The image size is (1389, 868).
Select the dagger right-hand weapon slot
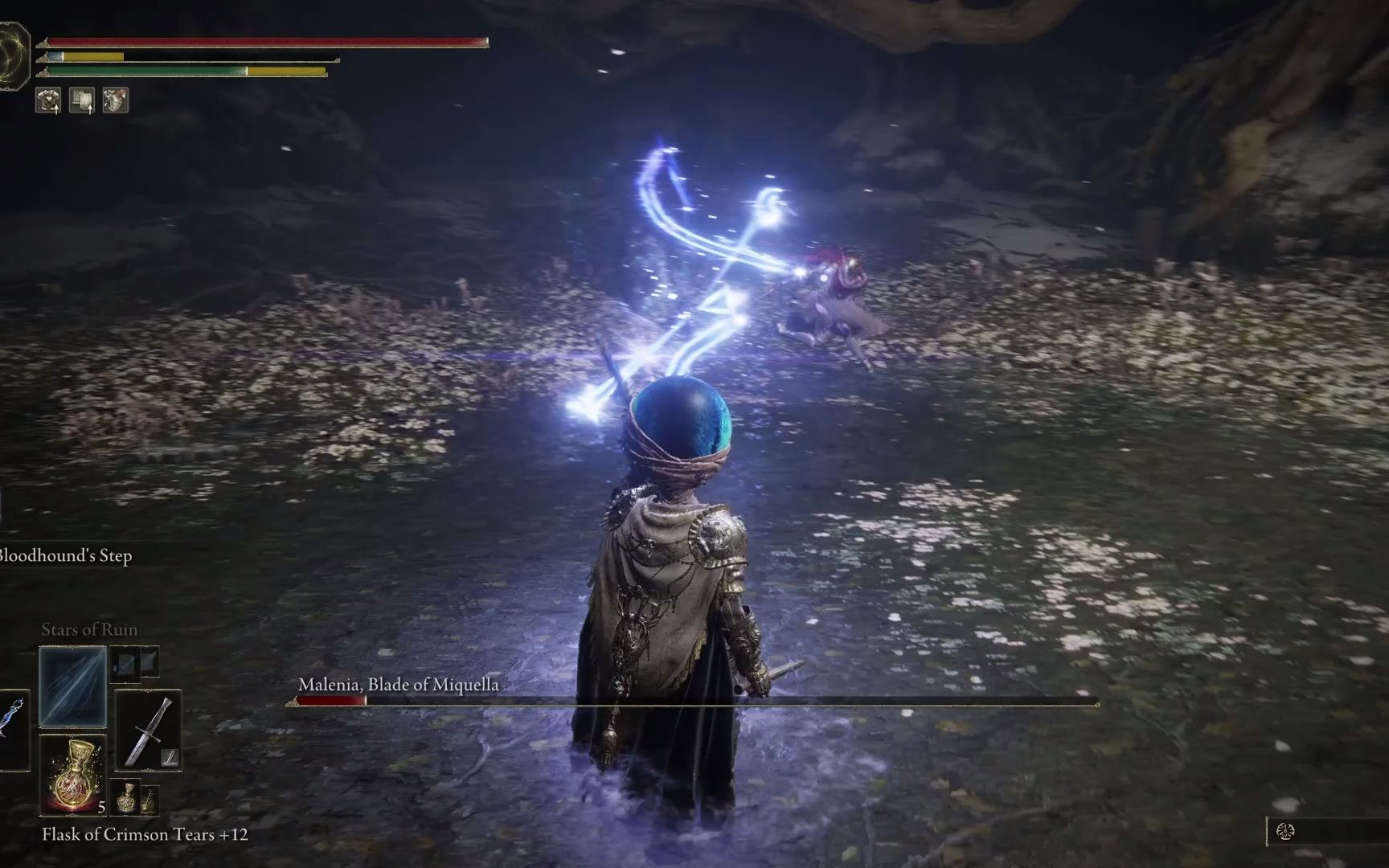(x=148, y=731)
